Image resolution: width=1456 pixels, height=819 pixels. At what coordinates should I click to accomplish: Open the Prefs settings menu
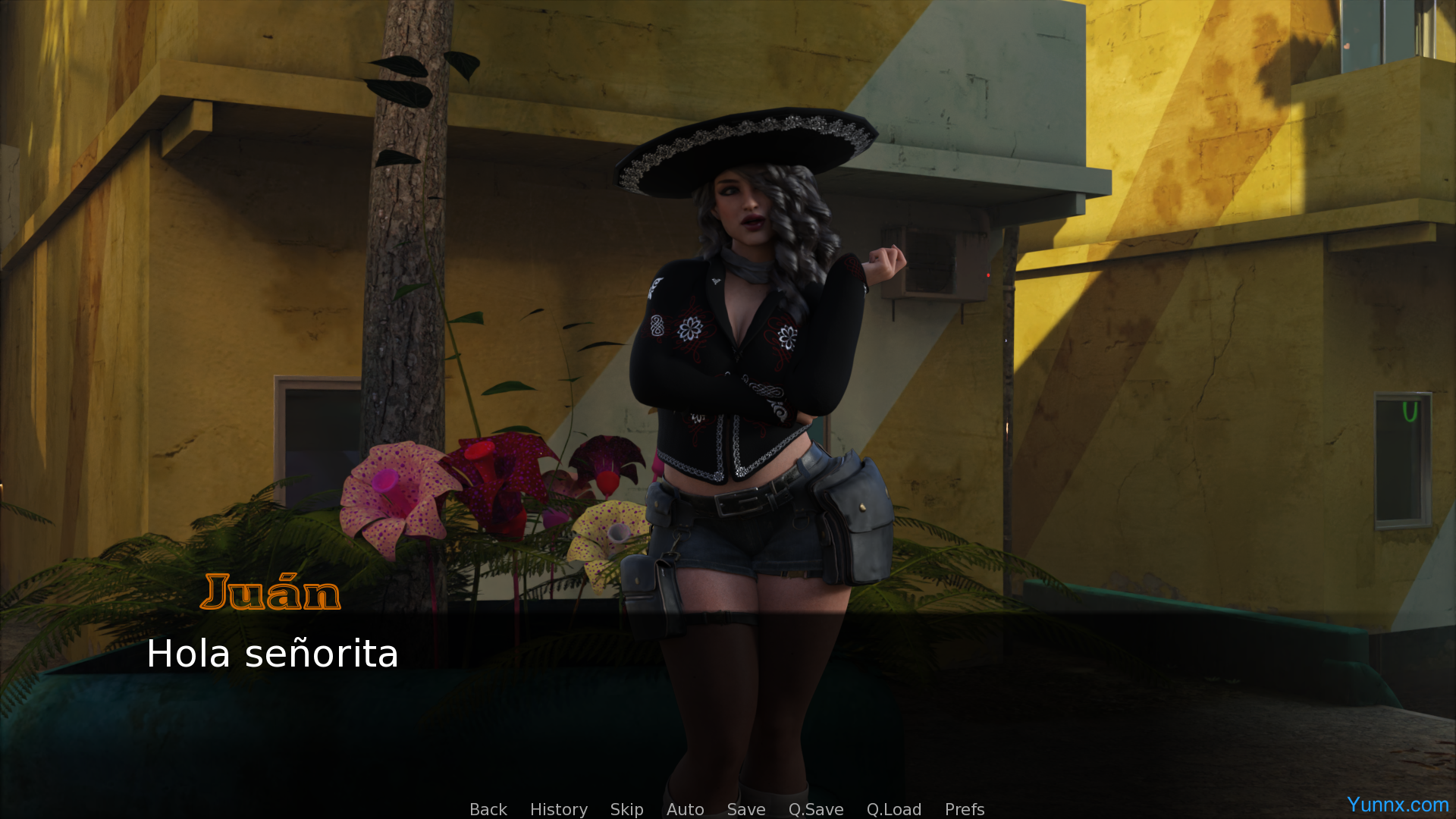tap(964, 809)
